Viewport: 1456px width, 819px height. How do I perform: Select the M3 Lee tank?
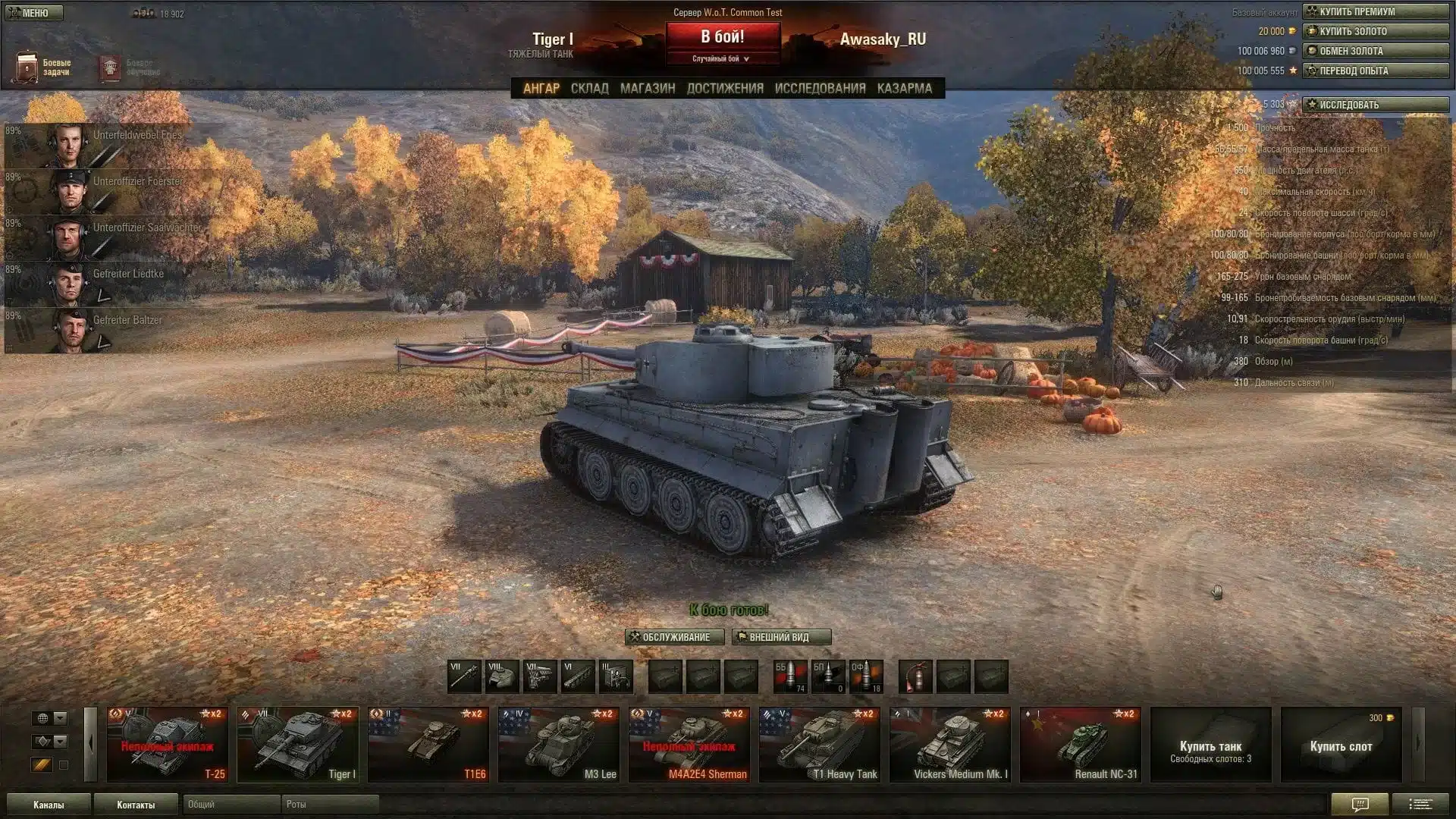[x=558, y=745]
